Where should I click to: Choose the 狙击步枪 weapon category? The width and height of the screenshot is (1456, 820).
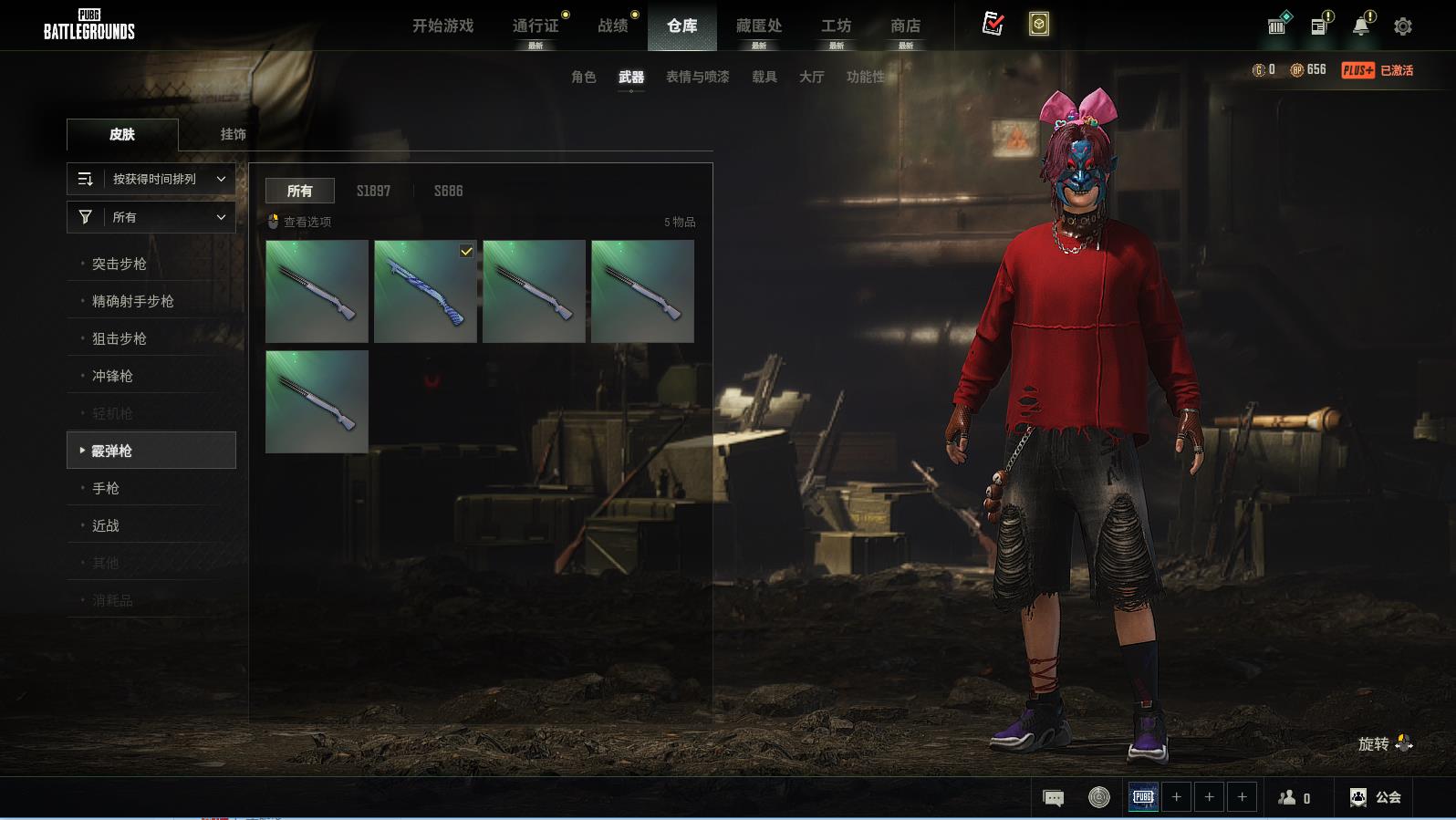point(119,338)
